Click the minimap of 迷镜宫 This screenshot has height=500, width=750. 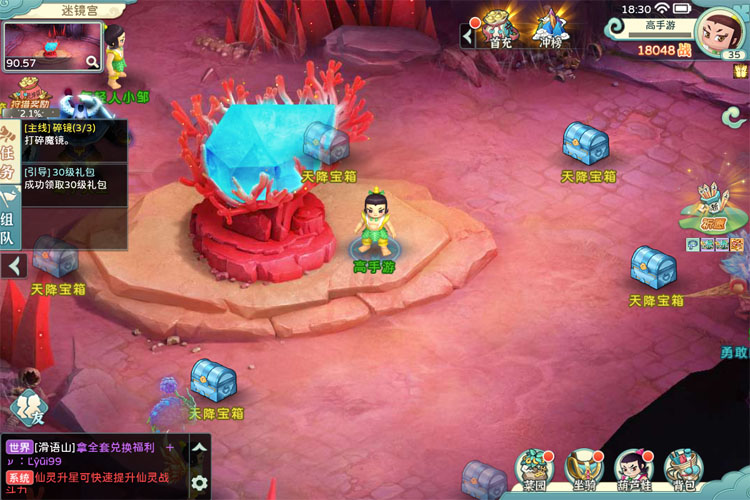52,47
